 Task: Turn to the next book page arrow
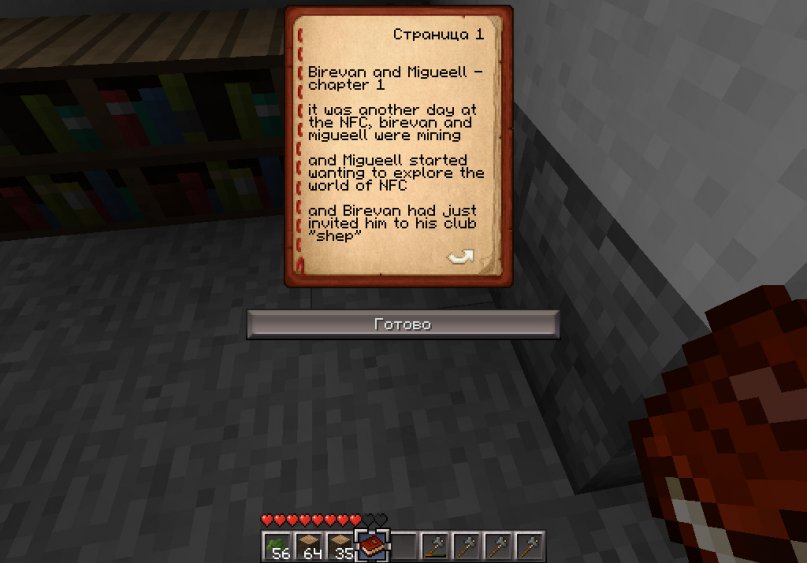coord(460,258)
